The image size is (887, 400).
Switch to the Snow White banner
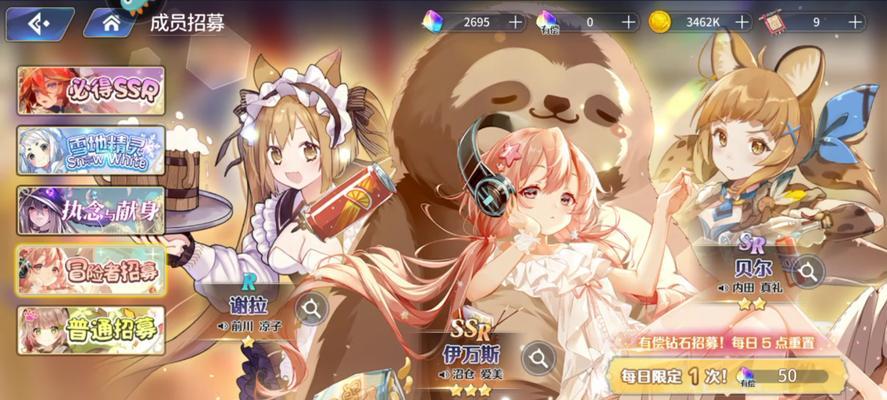coord(90,150)
